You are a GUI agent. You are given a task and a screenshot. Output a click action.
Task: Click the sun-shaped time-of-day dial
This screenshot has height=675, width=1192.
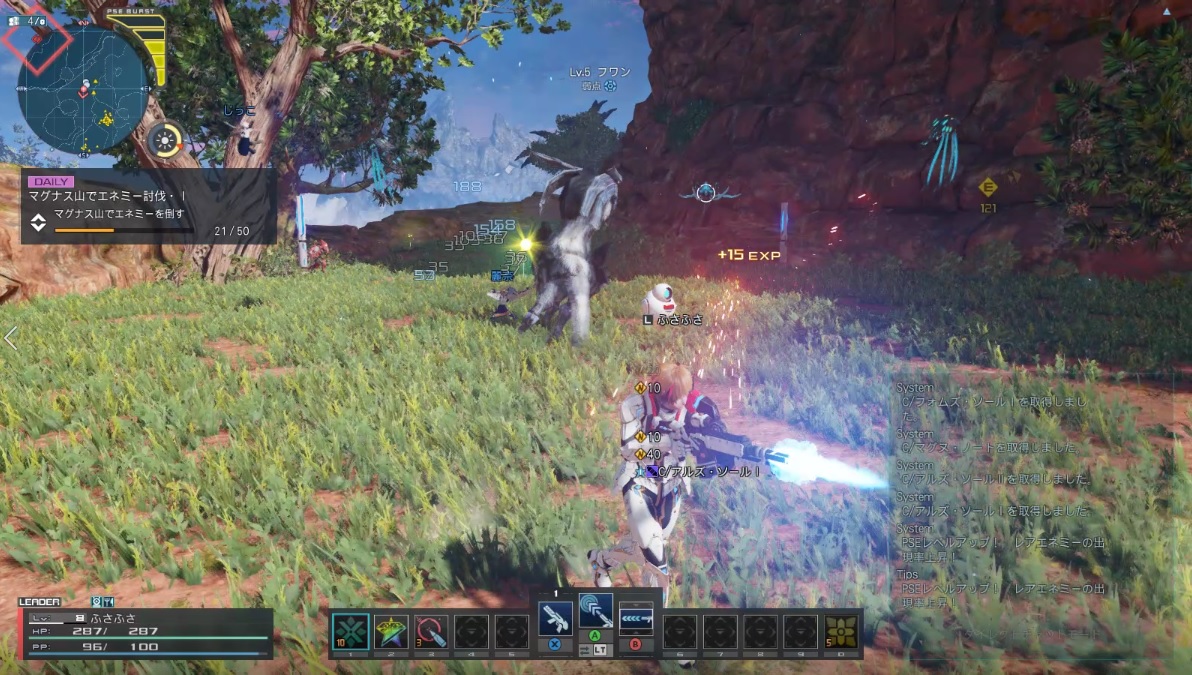pyautogui.click(x=164, y=141)
